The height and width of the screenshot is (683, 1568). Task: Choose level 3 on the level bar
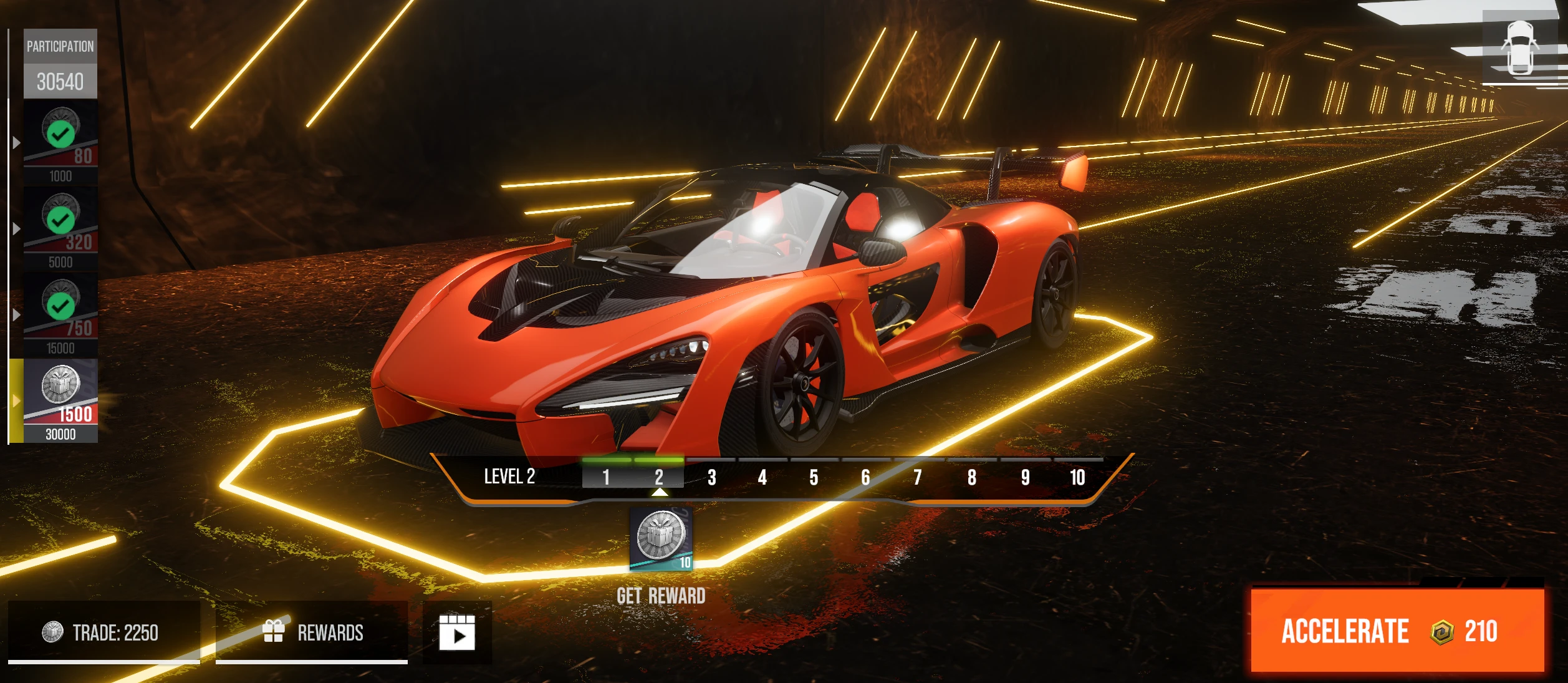(x=711, y=477)
